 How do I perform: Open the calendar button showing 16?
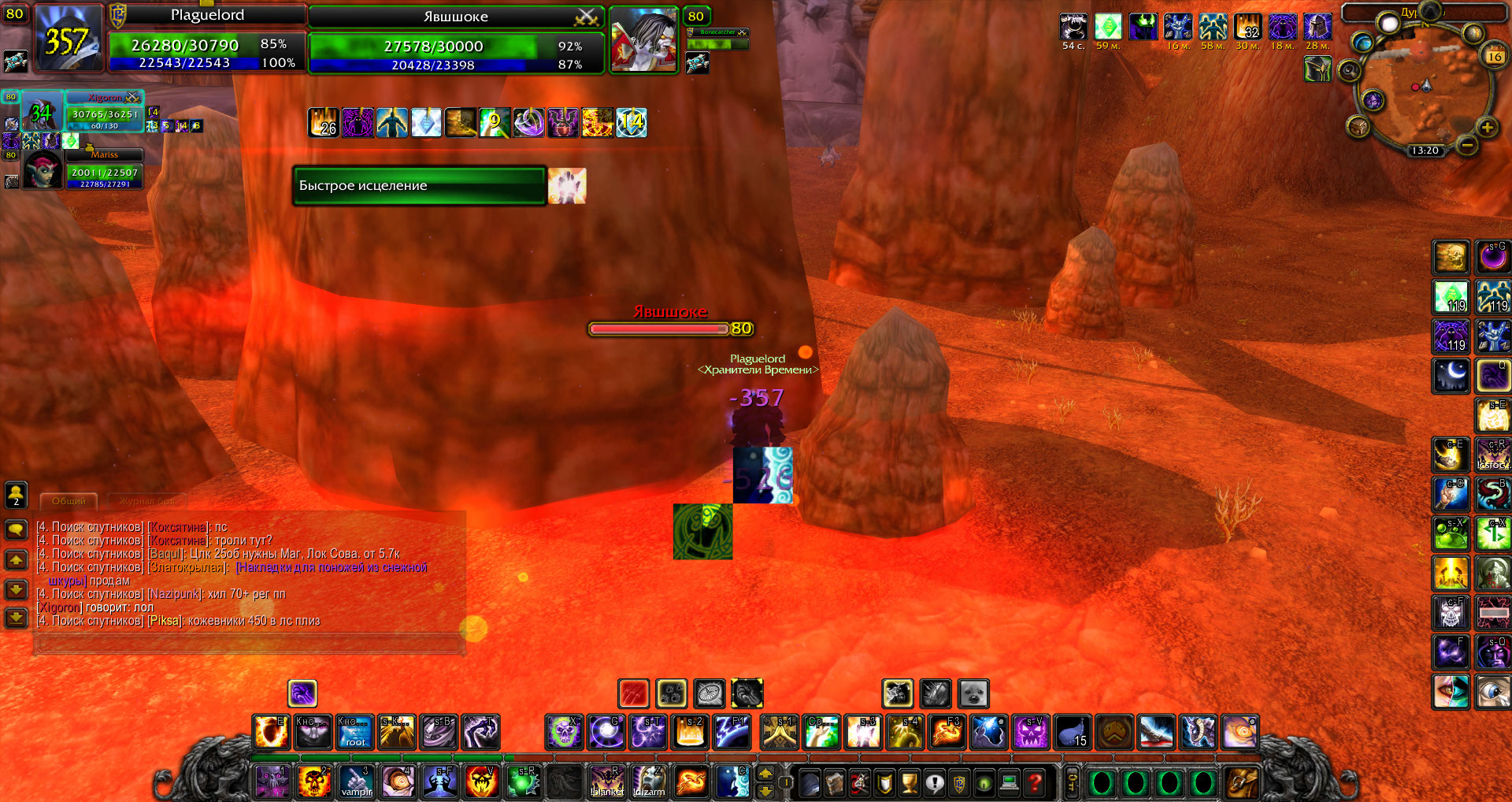[1494, 56]
